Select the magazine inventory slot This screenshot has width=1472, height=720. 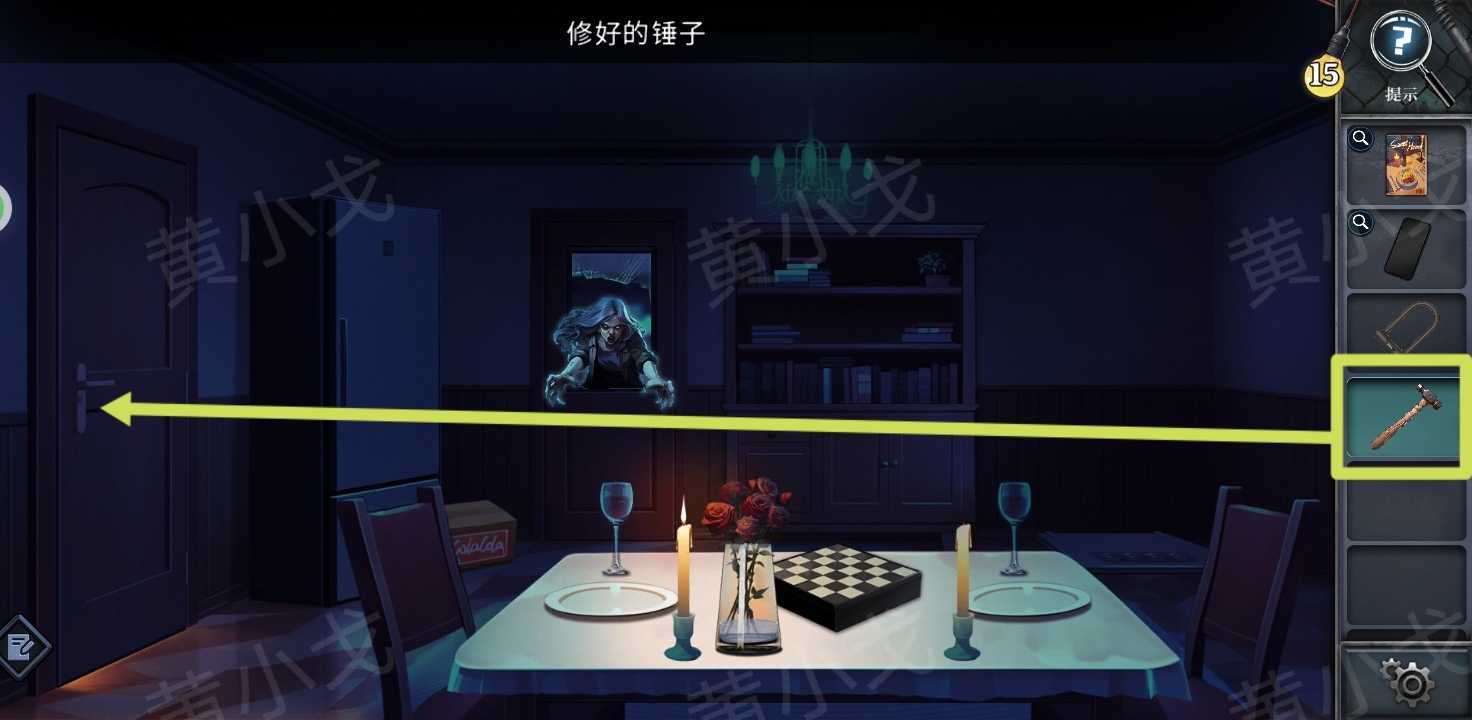click(1404, 164)
